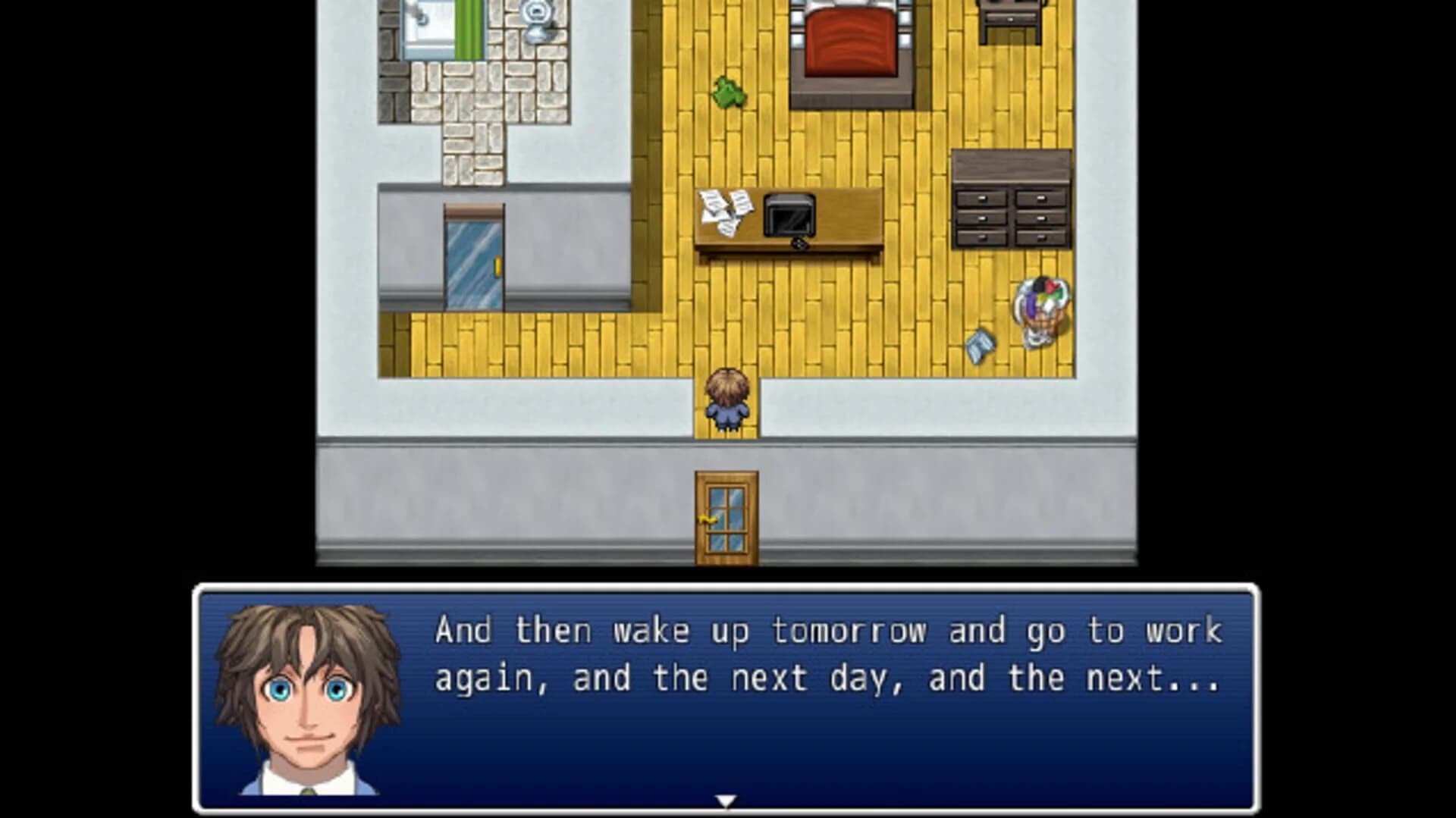Click the computer mouse beside the monitor
This screenshot has height=818, width=1456.
click(x=799, y=245)
